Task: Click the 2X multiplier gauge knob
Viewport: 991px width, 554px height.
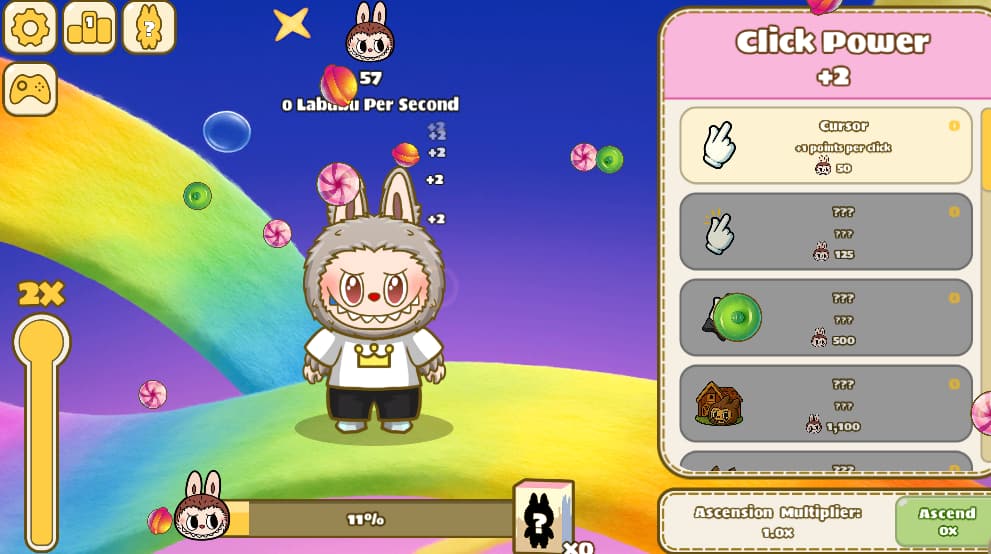Action: (x=42, y=340)
